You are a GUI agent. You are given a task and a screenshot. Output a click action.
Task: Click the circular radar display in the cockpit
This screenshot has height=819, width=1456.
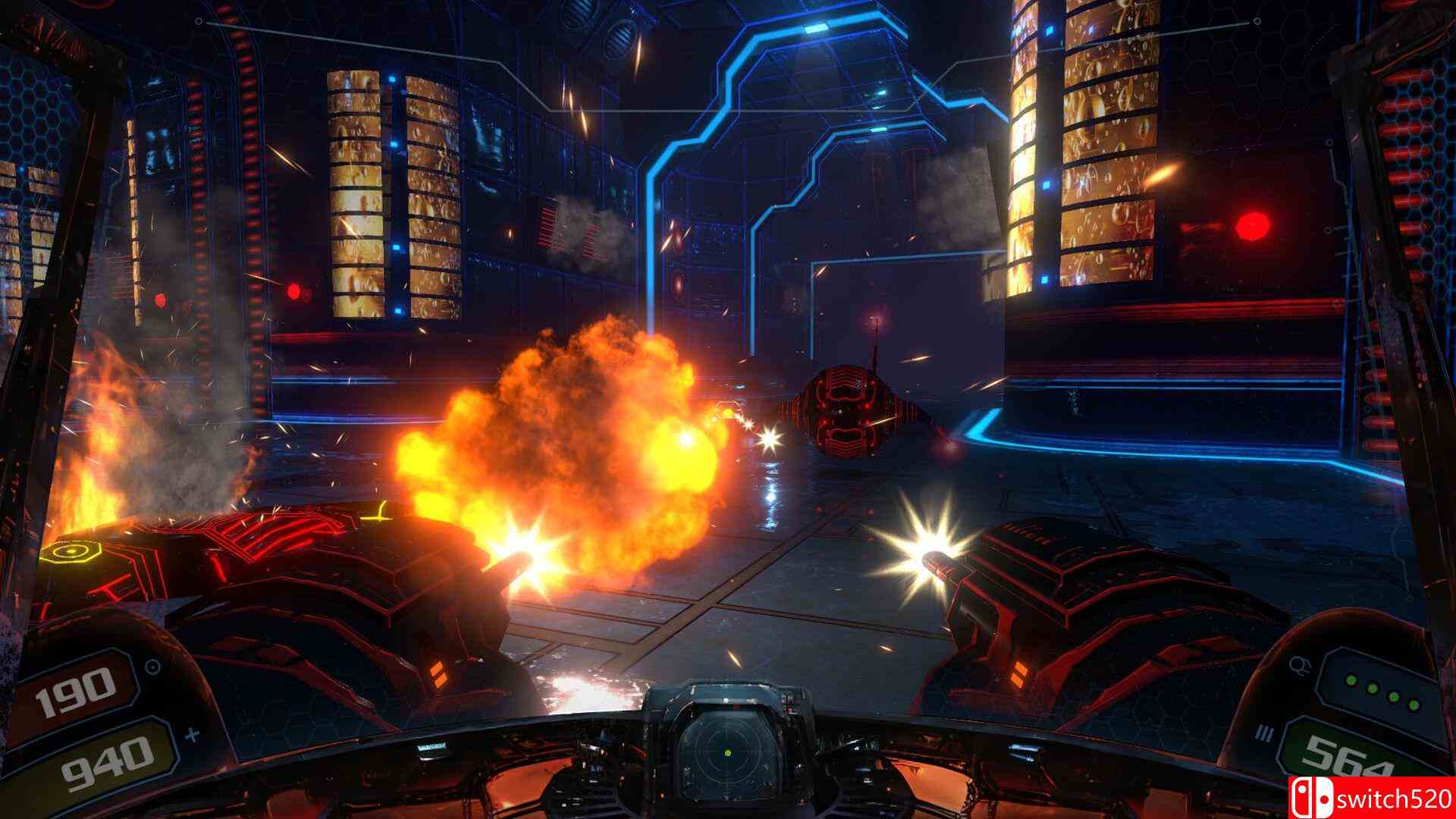[x=727, y=752]
